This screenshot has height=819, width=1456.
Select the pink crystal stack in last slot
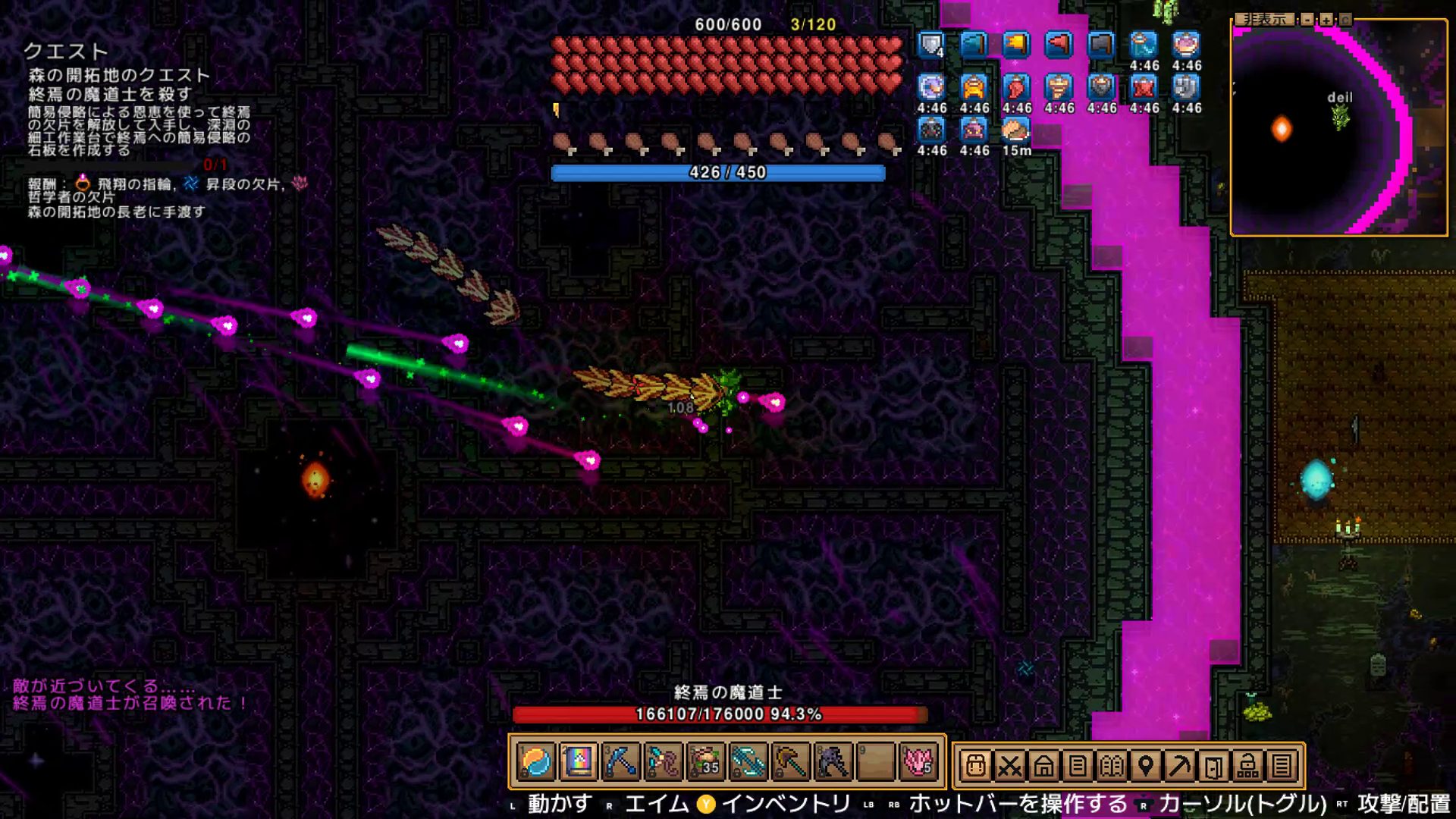click(x=918, y=762)
